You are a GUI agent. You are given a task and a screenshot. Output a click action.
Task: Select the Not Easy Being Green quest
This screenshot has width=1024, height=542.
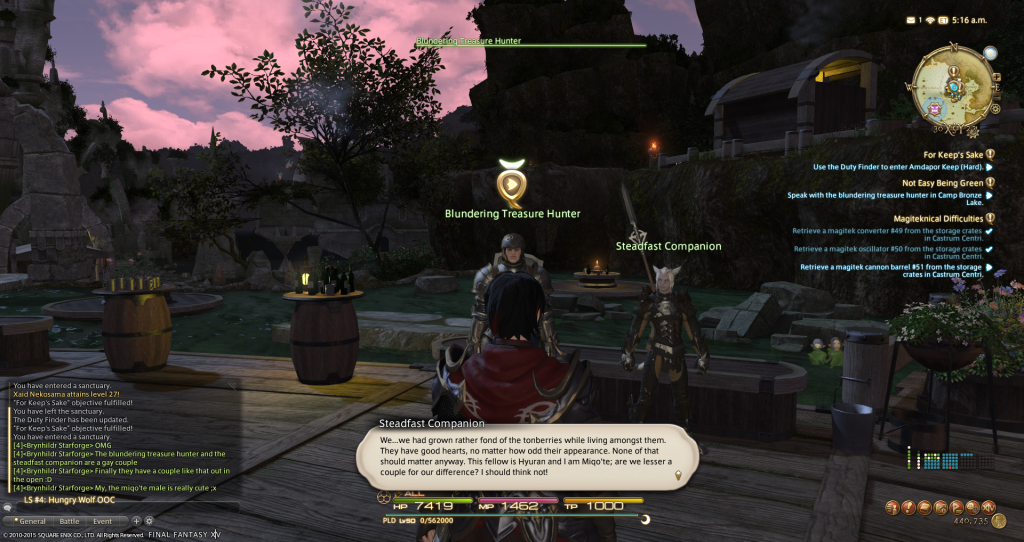point(942,183)
